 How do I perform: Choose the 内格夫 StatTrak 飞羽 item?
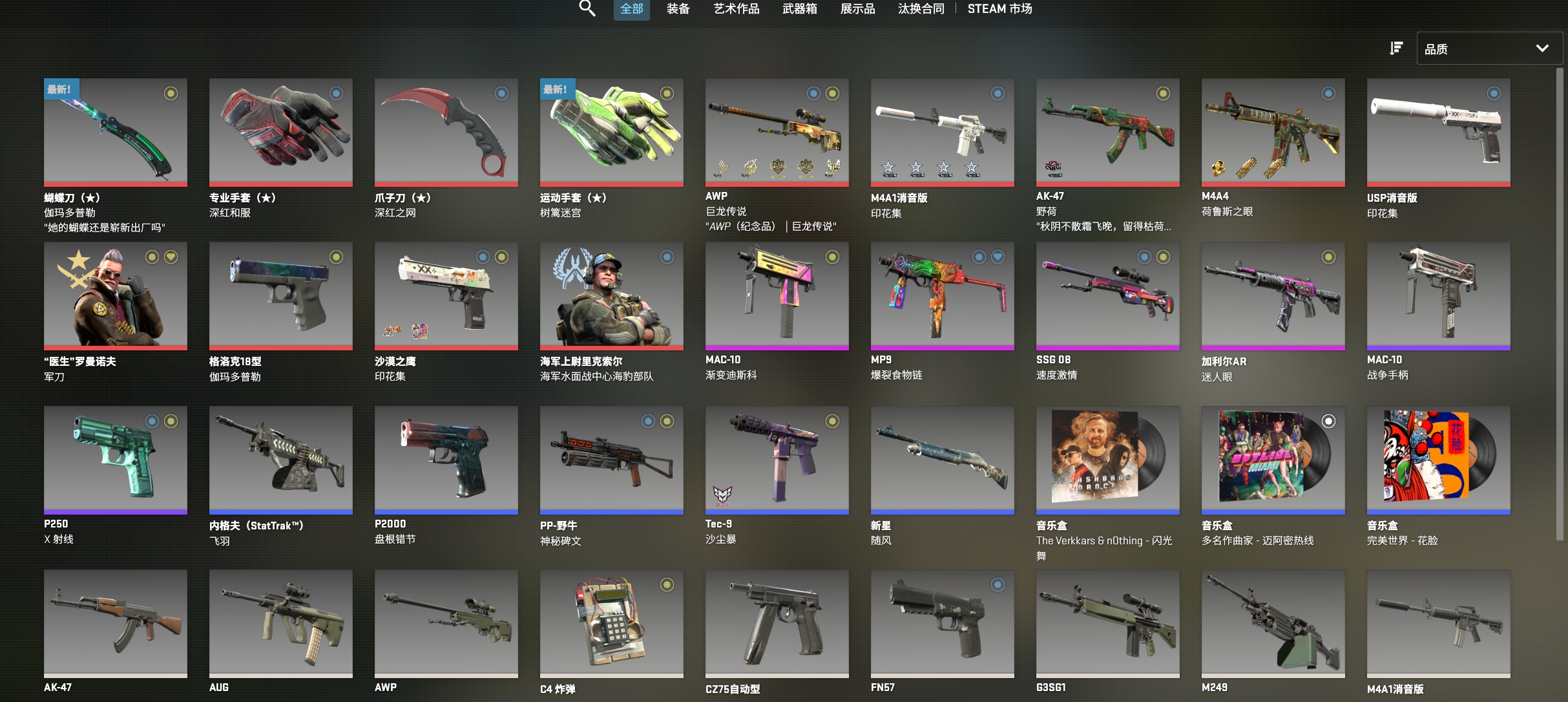280,460
